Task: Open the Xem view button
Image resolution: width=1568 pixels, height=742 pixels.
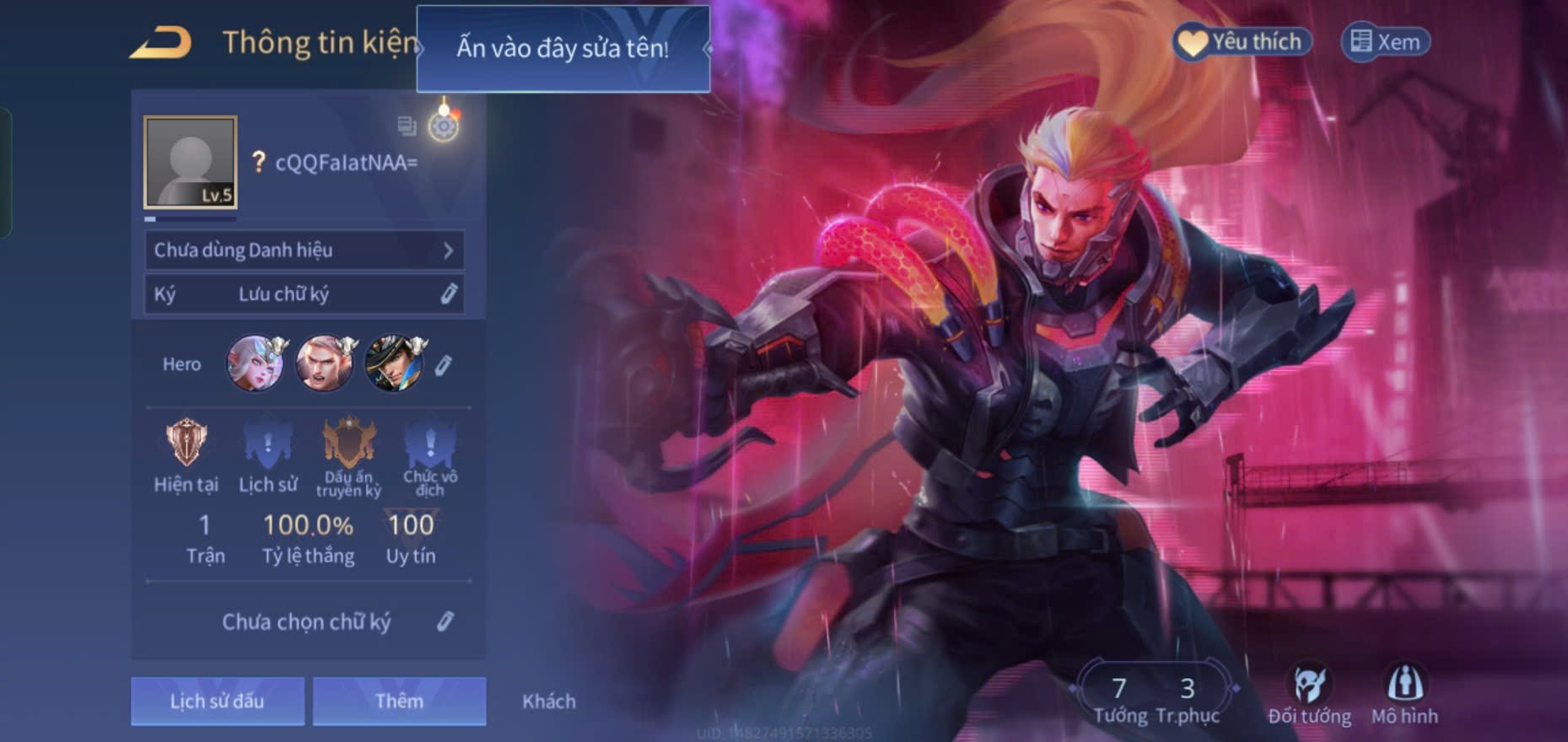Action: pyautogui.click(x=1385, y=42)
